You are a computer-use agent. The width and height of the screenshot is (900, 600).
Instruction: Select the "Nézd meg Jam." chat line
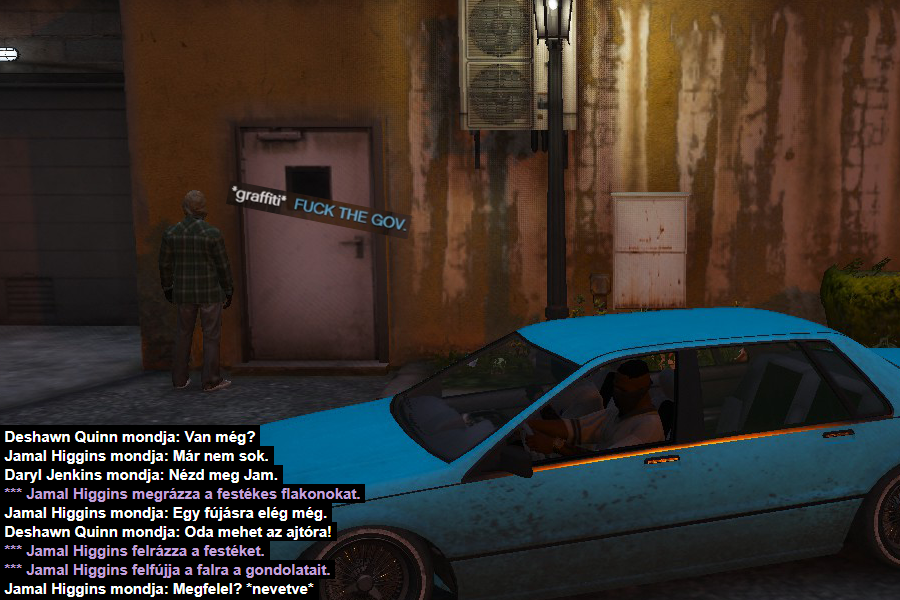141,475
